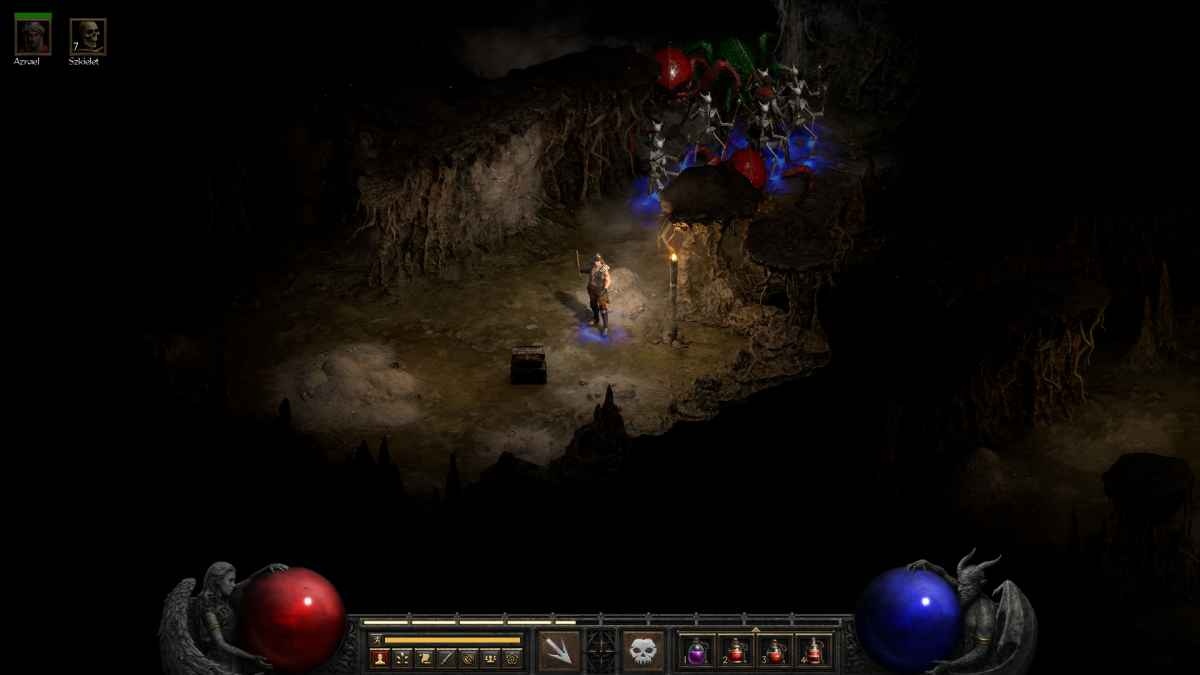Open the skill tree from the mini menu
Viewport: 1200px width, 675px height.
[x=402, y=658]
